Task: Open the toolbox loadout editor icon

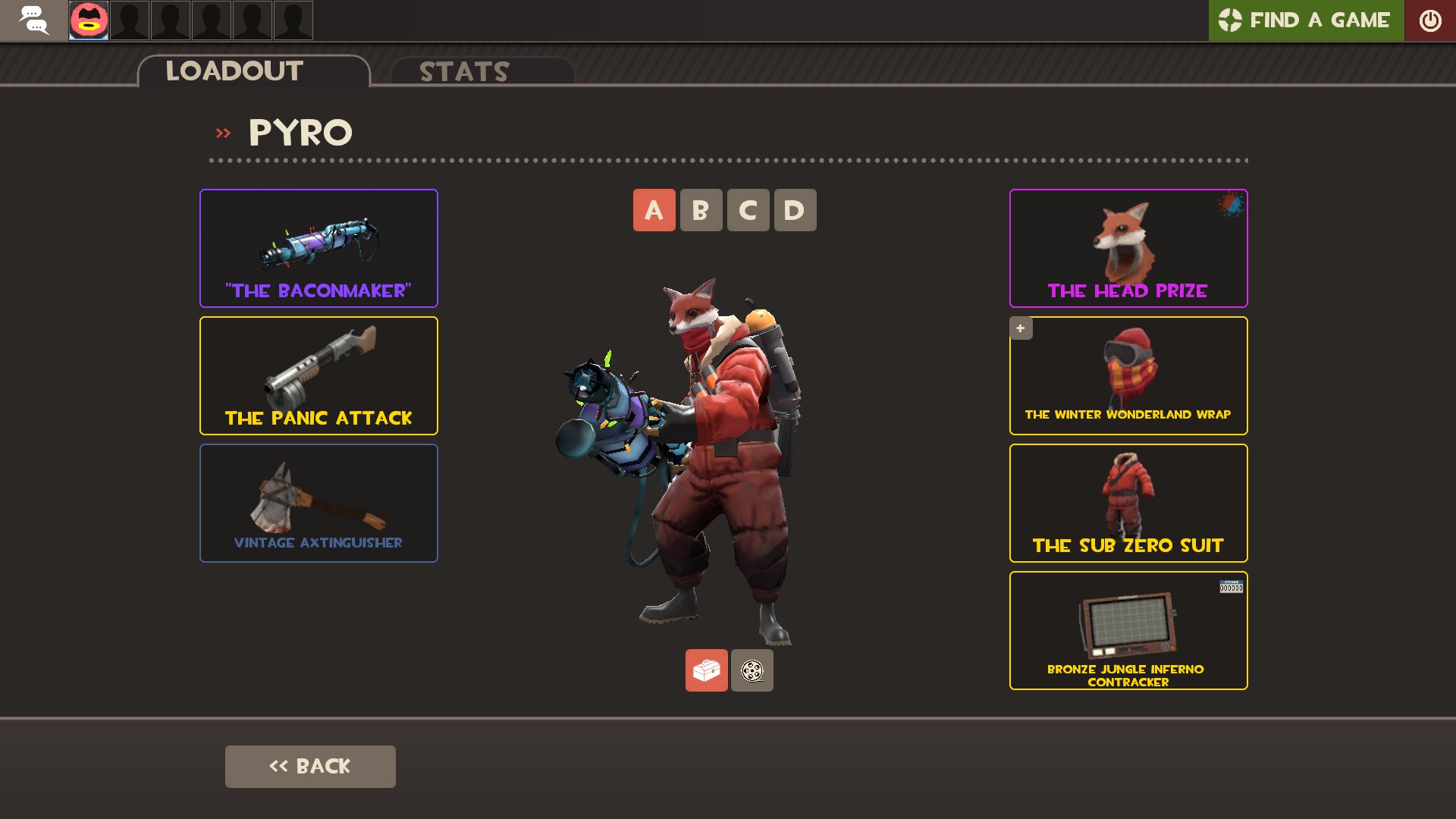Action: (706, 670)
